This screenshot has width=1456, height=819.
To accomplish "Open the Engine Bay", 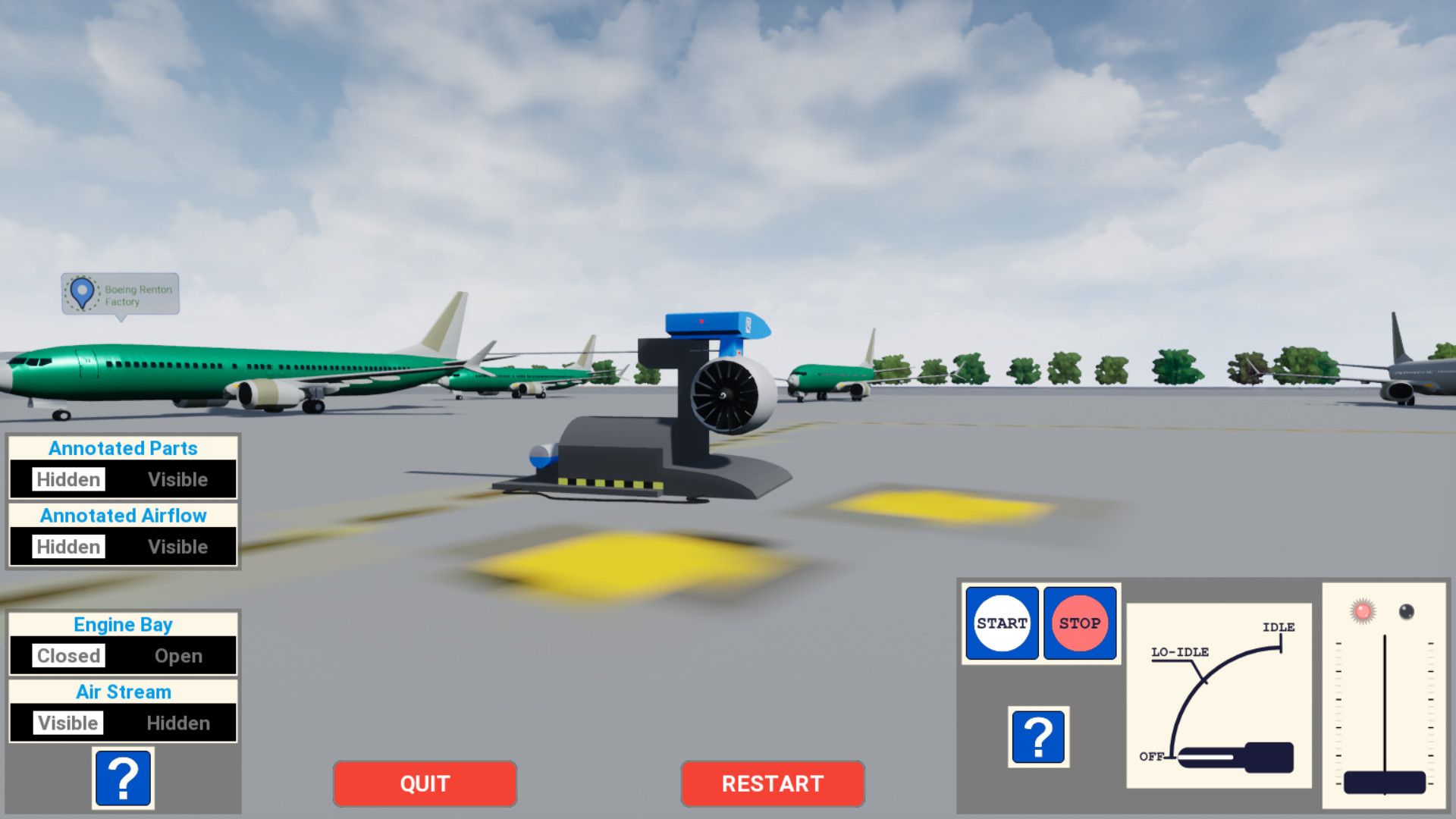I will tap(178, 655).
